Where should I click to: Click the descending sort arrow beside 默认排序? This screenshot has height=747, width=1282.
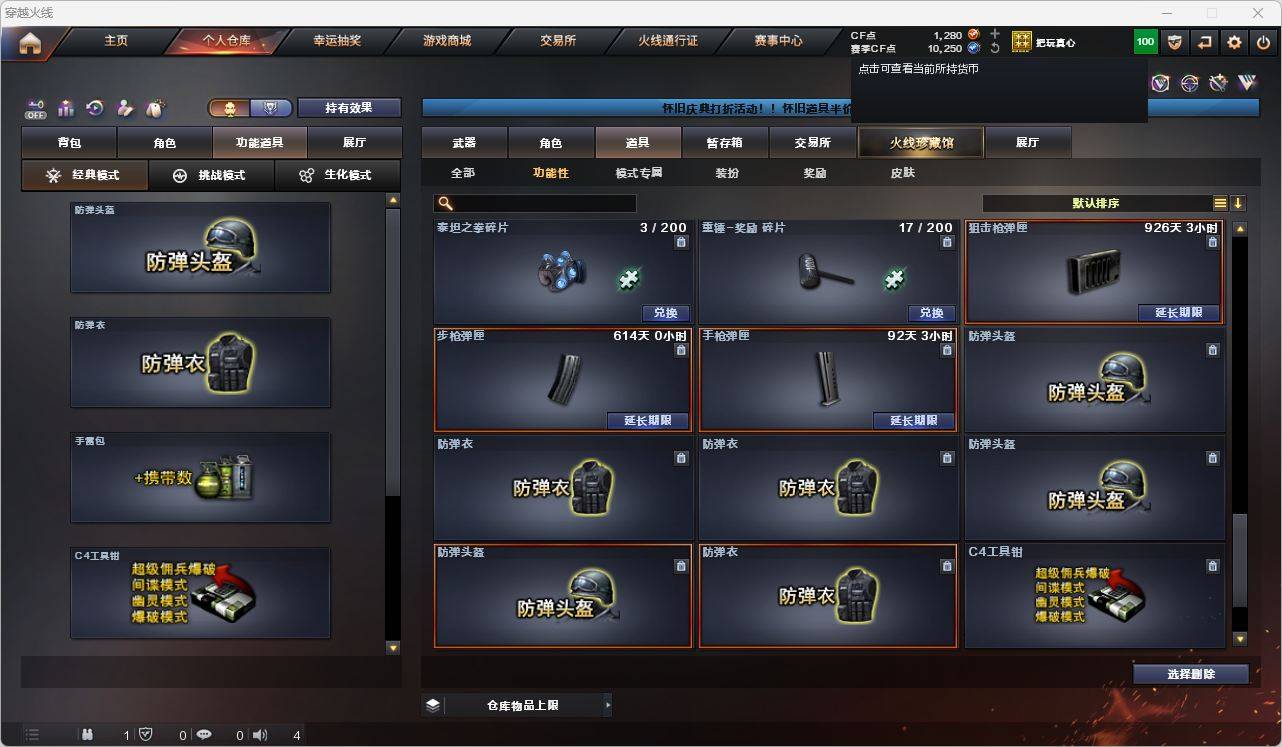(x=1239, y=203)
